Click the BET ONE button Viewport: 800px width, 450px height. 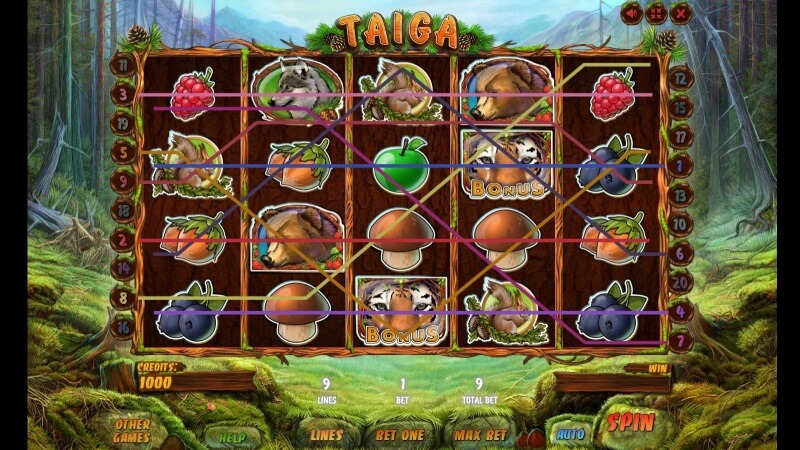tap(399, 435)
